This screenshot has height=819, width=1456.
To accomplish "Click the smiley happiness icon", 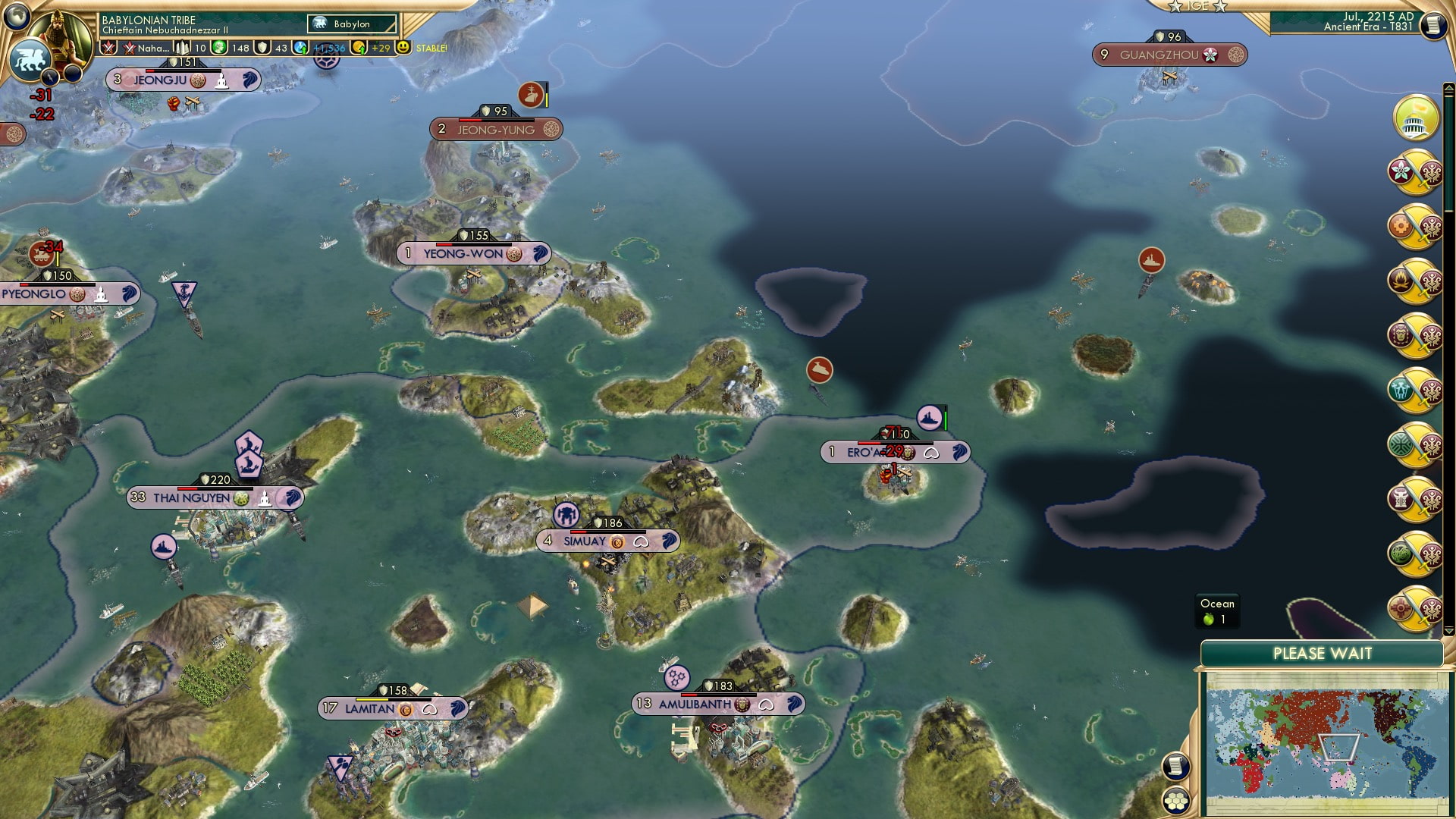I will [403, 48].
